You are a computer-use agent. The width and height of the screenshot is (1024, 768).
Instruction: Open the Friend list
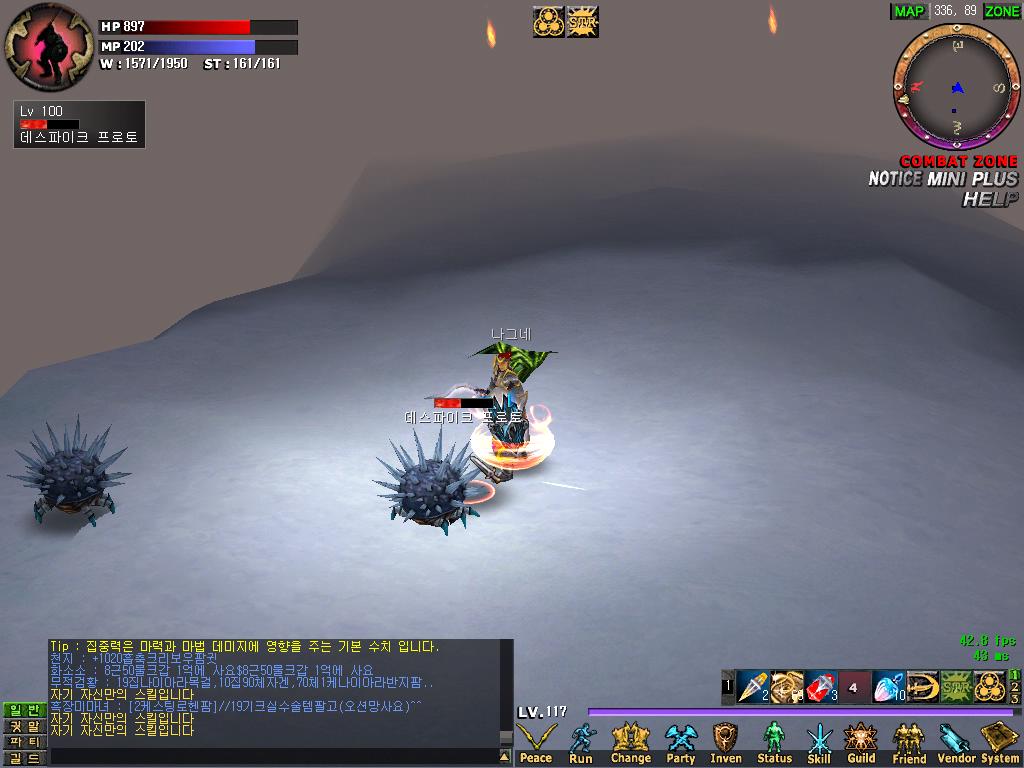(x=909, y=743)
